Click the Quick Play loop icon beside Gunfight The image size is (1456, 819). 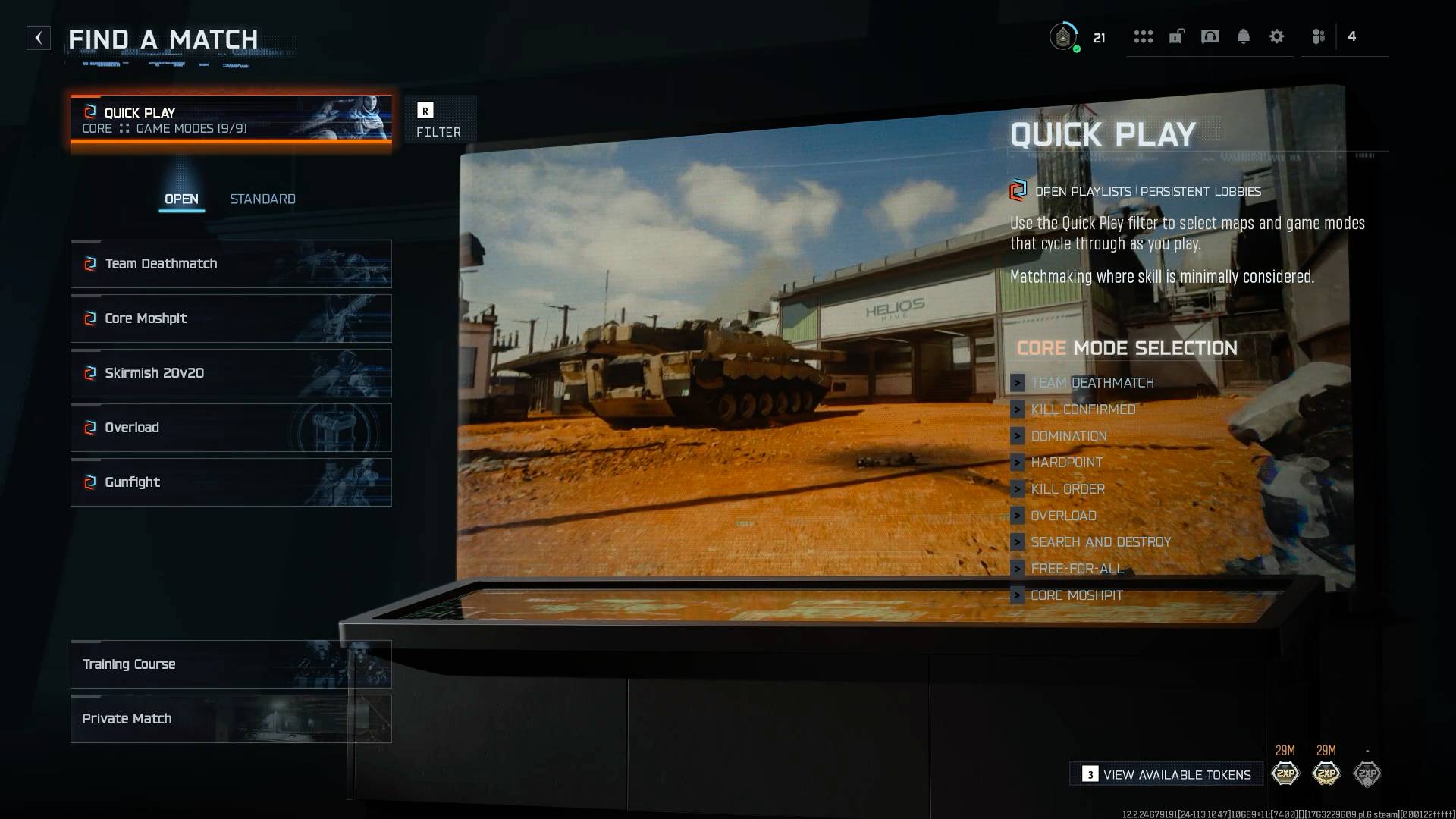(89, 482)
